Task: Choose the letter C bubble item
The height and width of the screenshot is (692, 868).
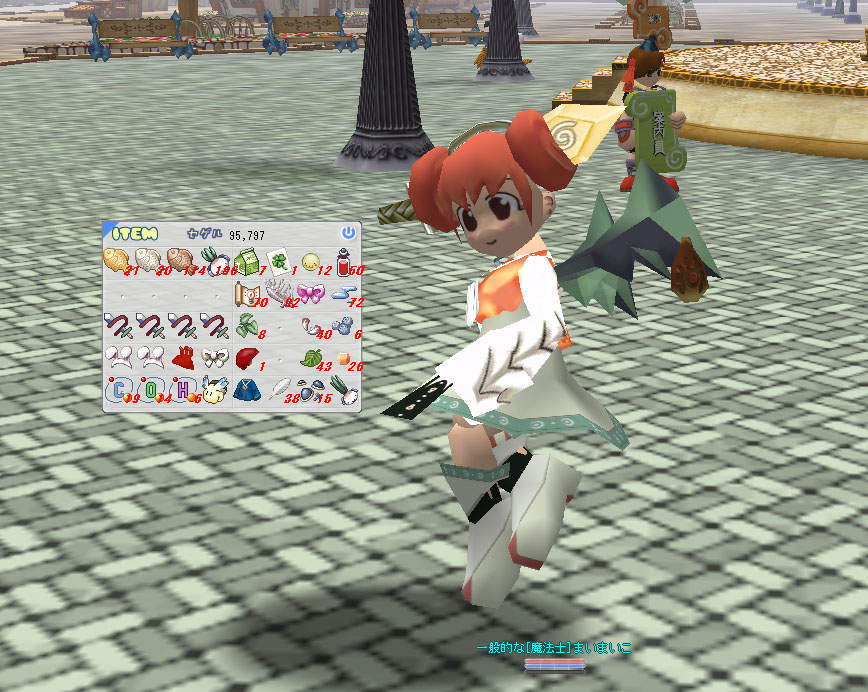Action: click(117, 389)
